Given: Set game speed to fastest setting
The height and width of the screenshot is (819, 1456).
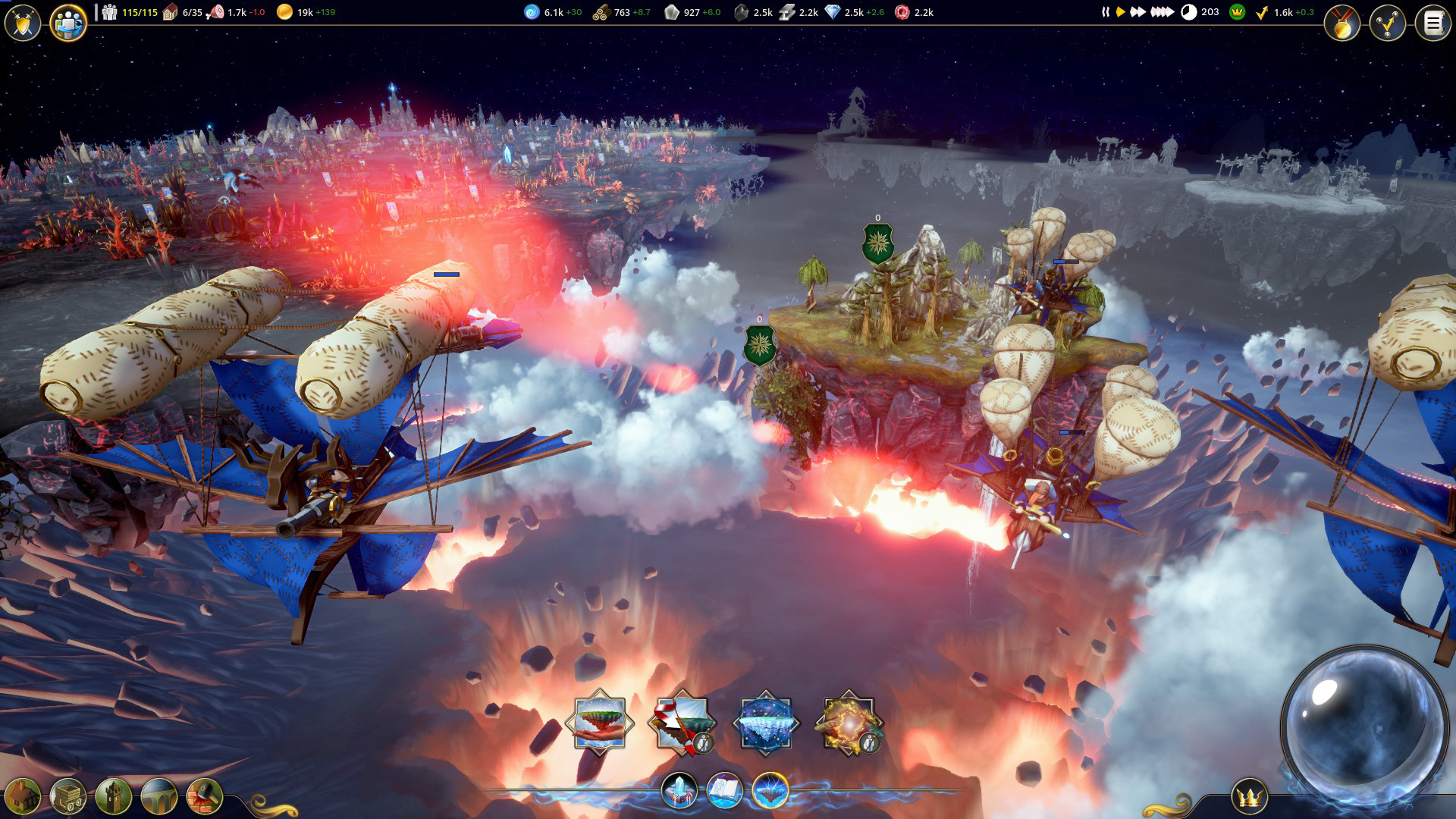Looking at the screenshot, I should coord(1162,12).
